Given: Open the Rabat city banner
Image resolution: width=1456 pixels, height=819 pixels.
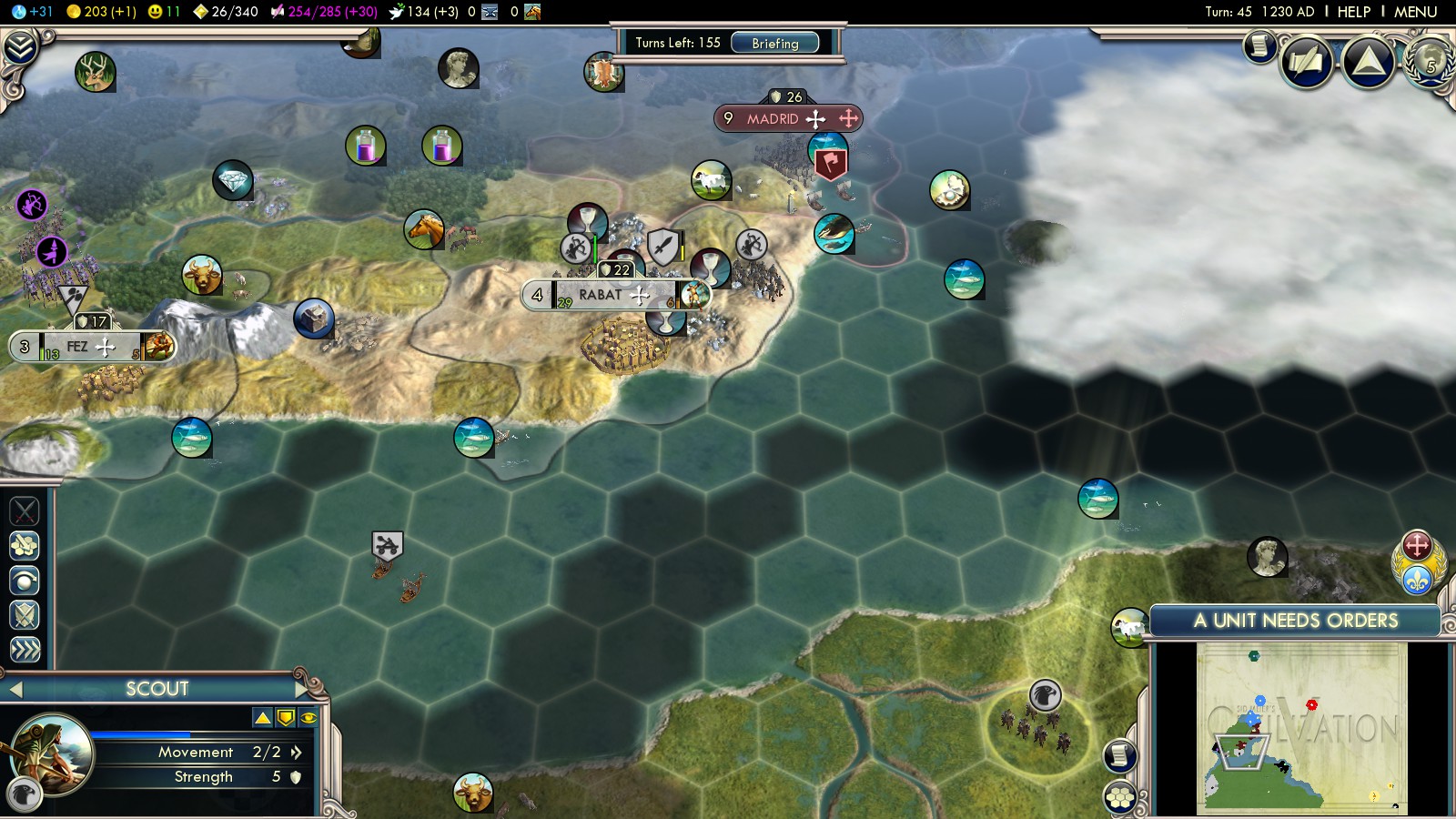Looking at the screenshot, I should [x=601, y=295].
